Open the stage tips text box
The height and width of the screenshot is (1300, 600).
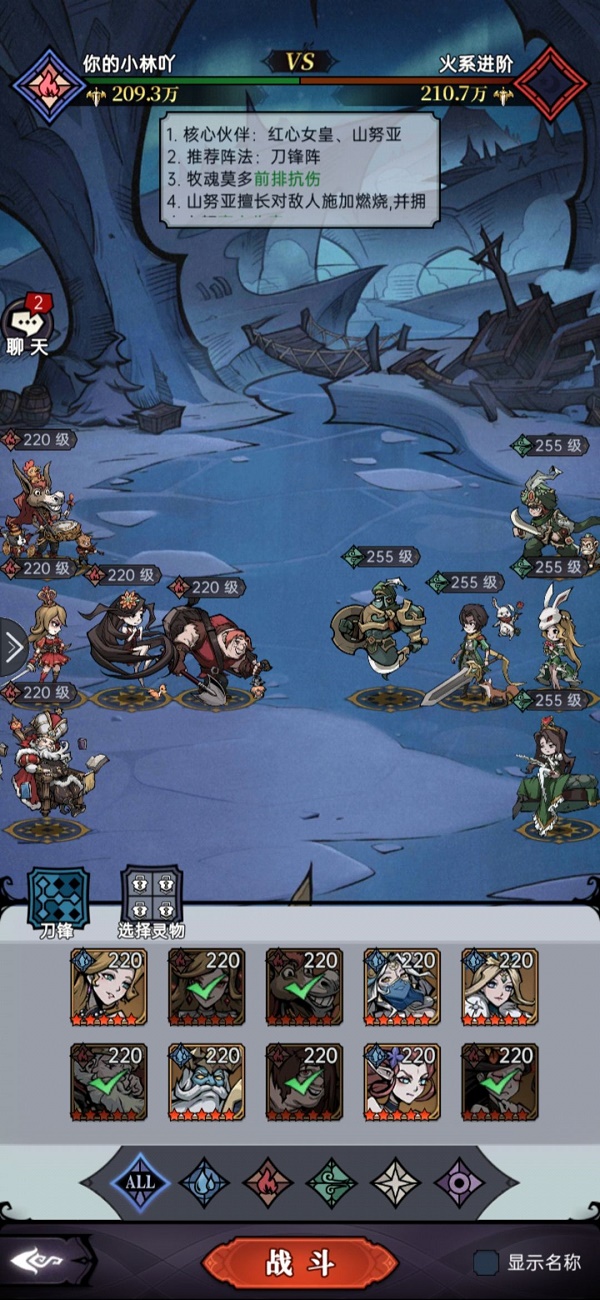click(x=300, y=170)
